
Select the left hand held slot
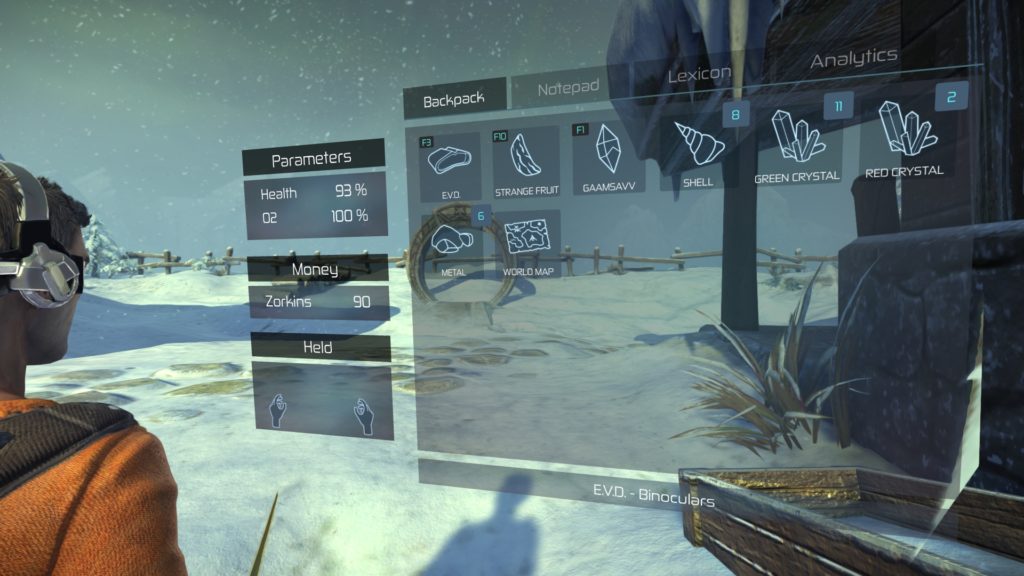[x=280, y=410]
